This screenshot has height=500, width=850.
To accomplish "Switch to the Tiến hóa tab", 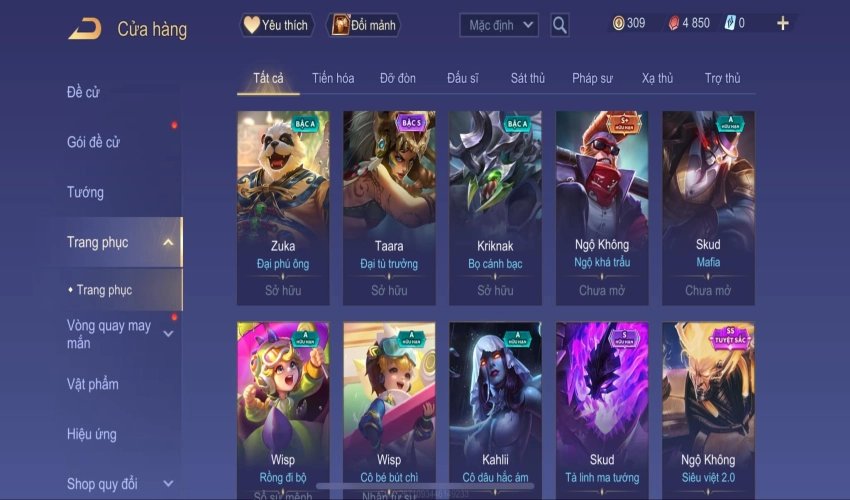I will point(333,78).
